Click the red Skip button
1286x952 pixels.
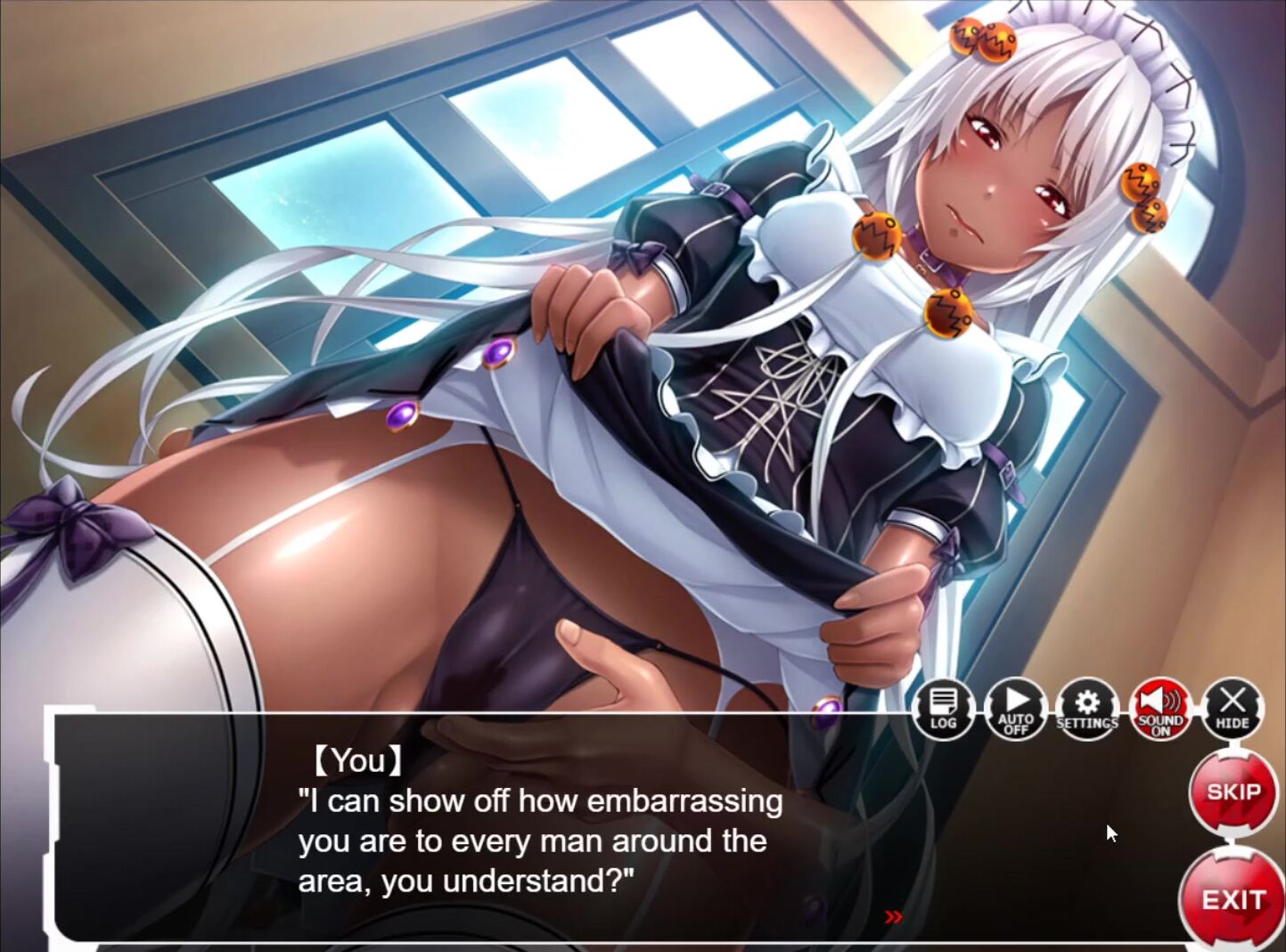[x=1233, y=792]
